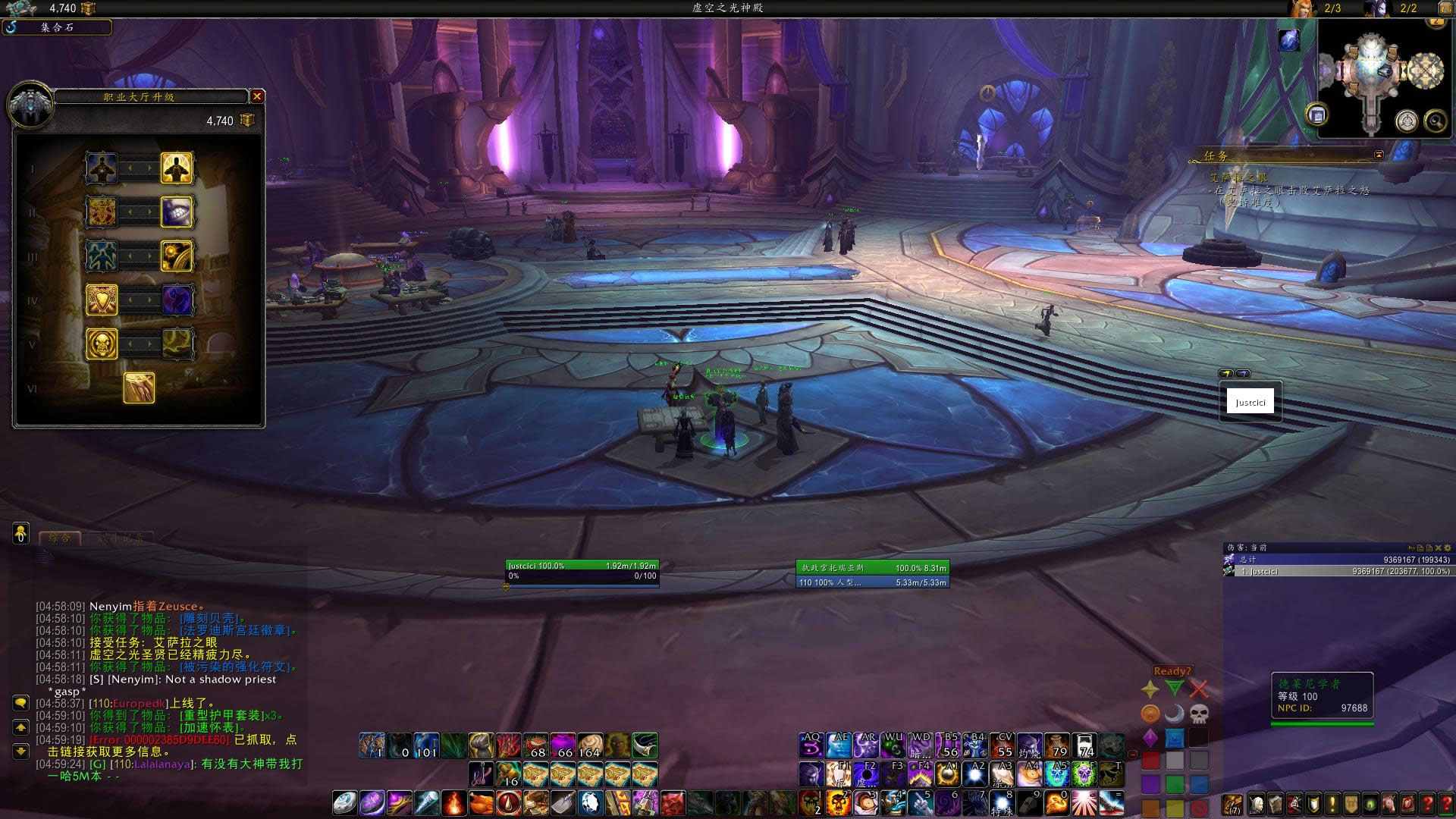Select the glowing meditating figure talent in tier I
Viewport: 1456px width, 819px height.
(x=177, y=168)
